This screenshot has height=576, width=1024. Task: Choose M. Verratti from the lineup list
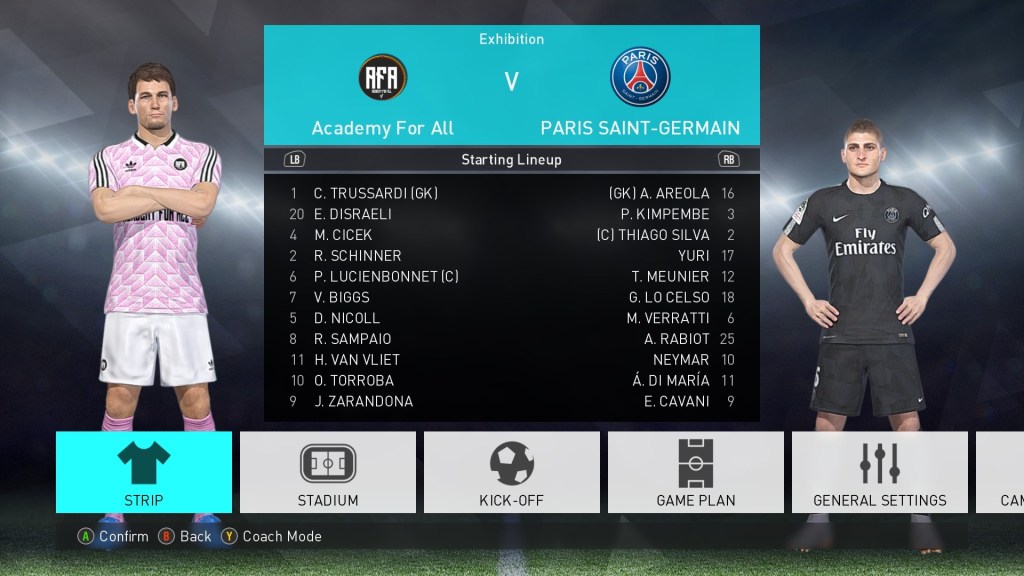[x=668, y=318]
